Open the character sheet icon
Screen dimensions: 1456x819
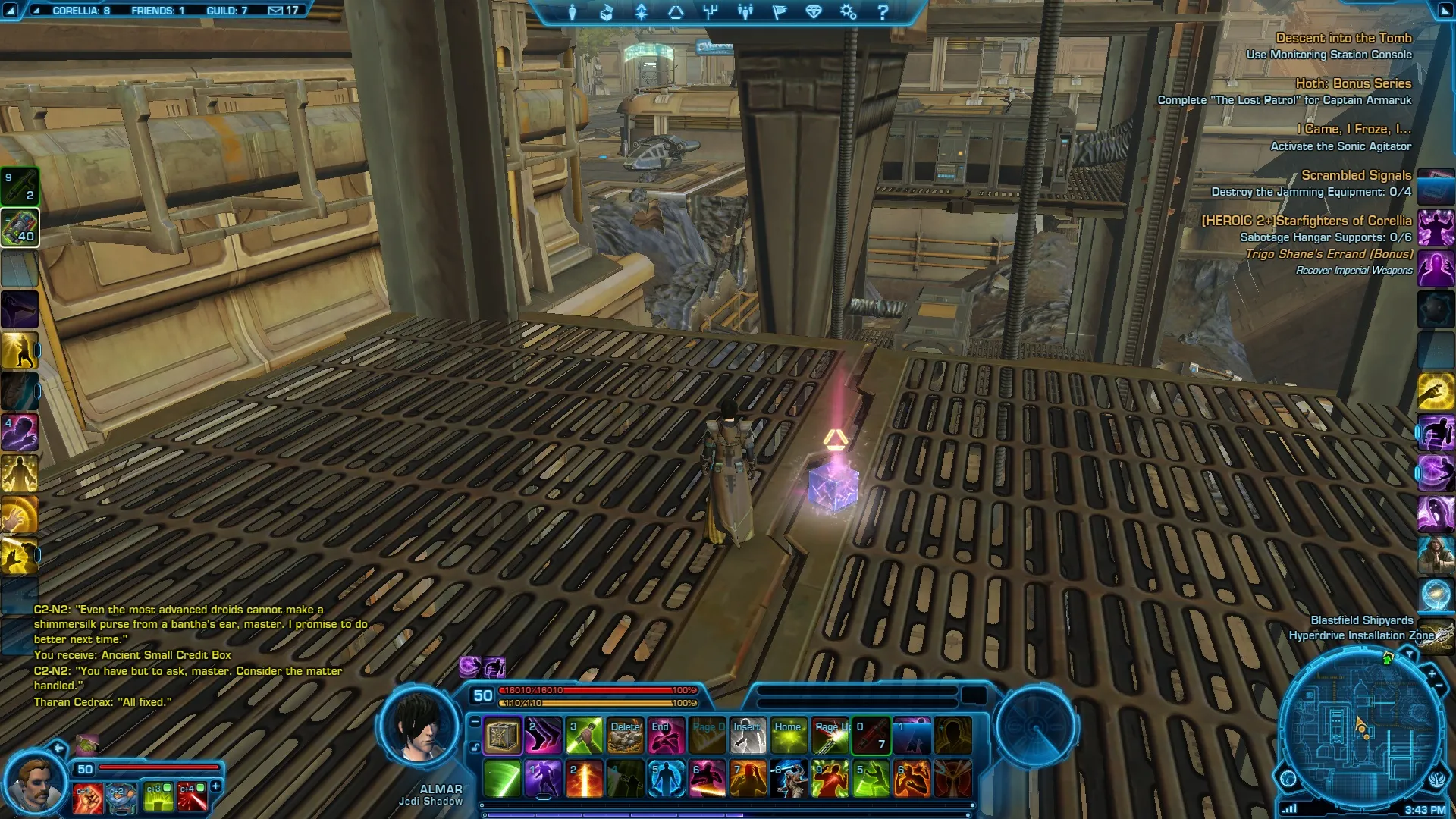point(573,12)
